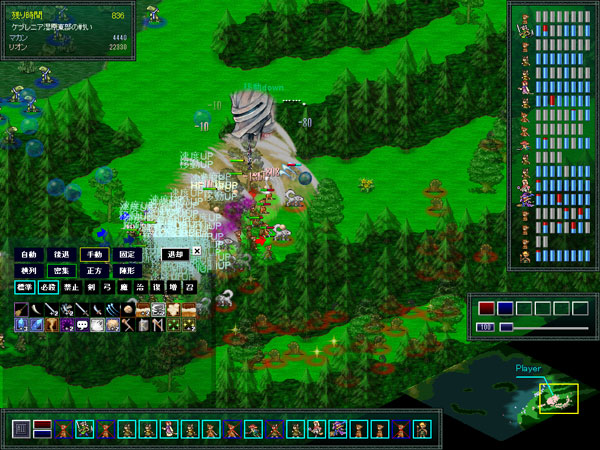The height and width of the screenshot is (450, 600).
Task: Order a 退却 retreat
Action: [x=175, y=254]
